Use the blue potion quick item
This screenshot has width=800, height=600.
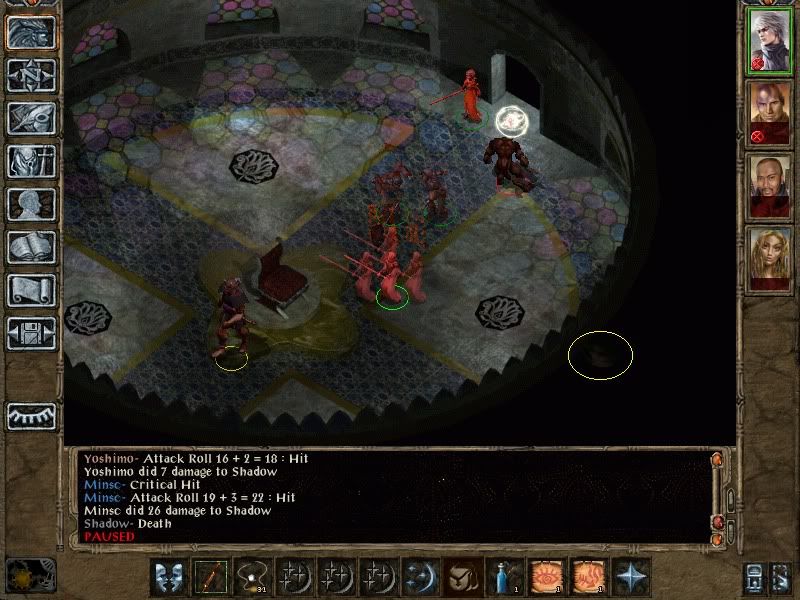tap(504, 578)
